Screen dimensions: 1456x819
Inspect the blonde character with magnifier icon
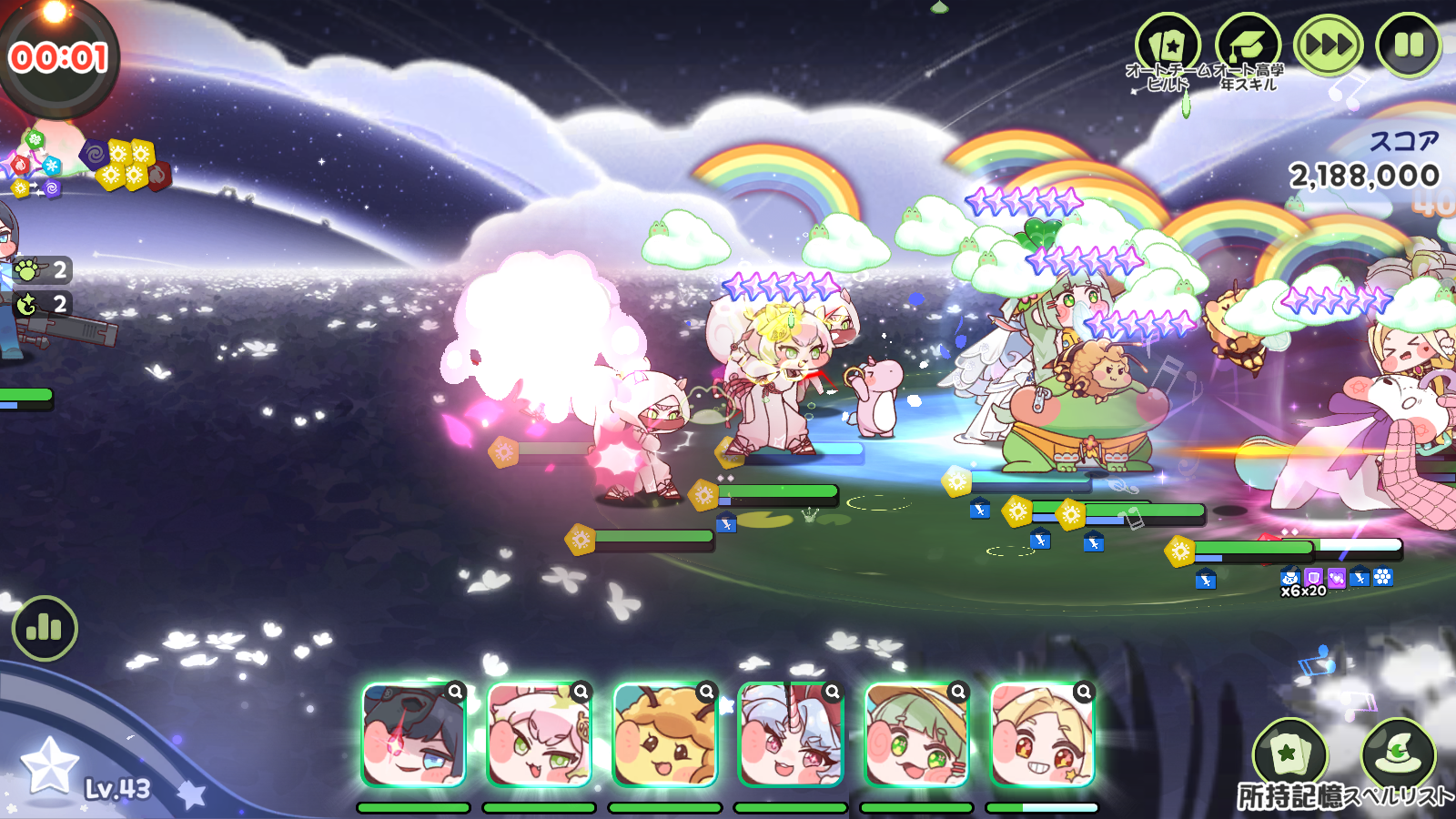click(x=1083, y=693)
